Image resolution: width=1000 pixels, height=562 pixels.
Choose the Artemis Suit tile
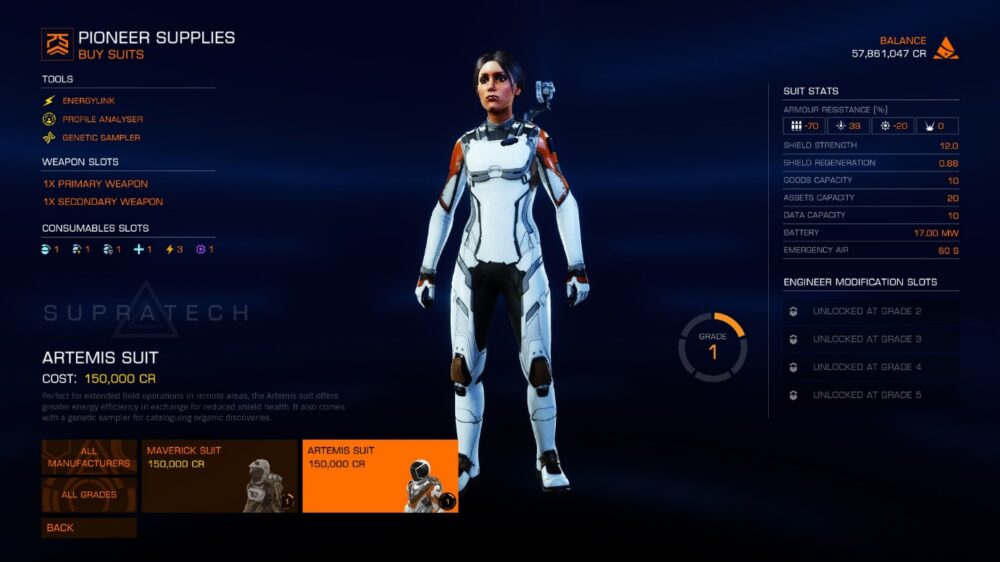point(380,476)
